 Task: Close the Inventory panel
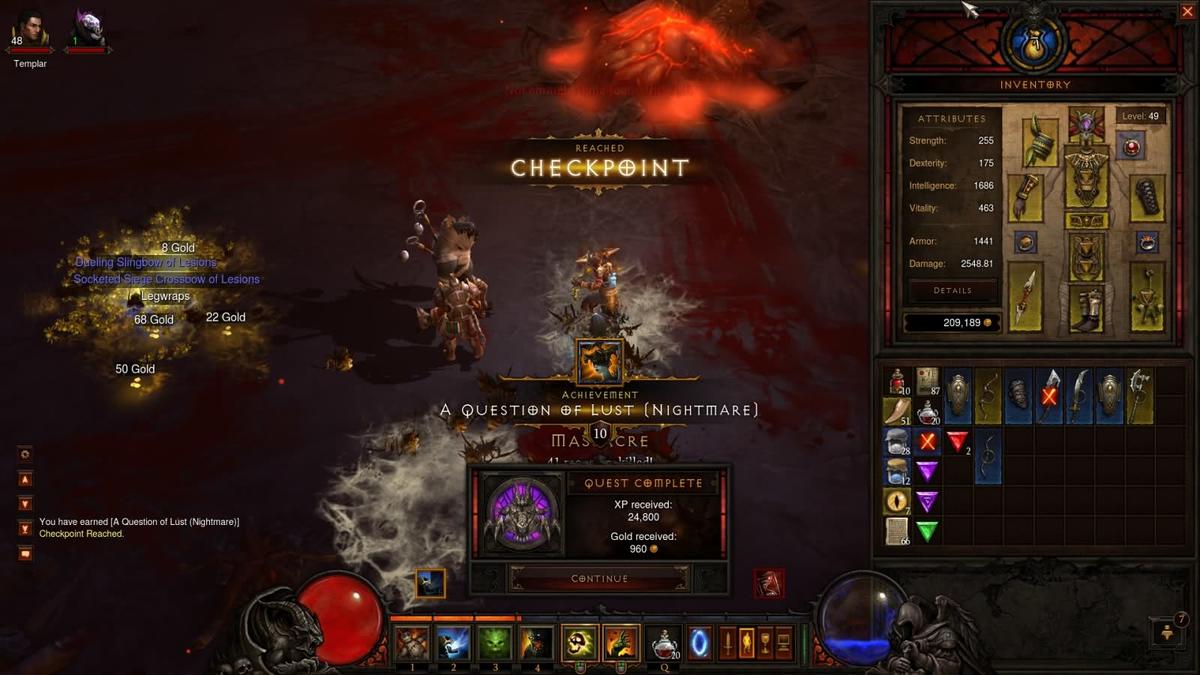[x=1185, y=12]
